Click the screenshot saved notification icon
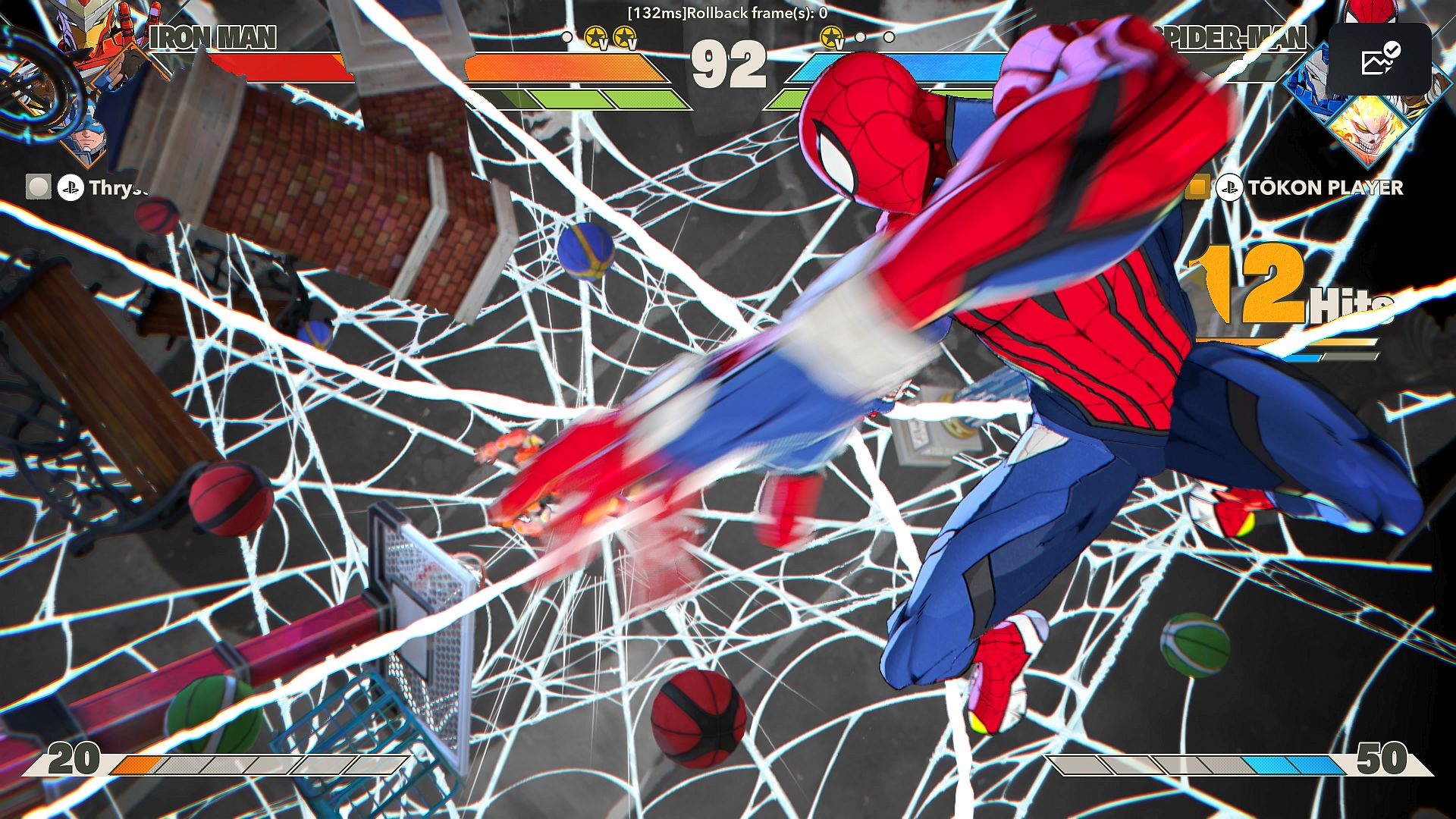 click(x=1379, y=58)
